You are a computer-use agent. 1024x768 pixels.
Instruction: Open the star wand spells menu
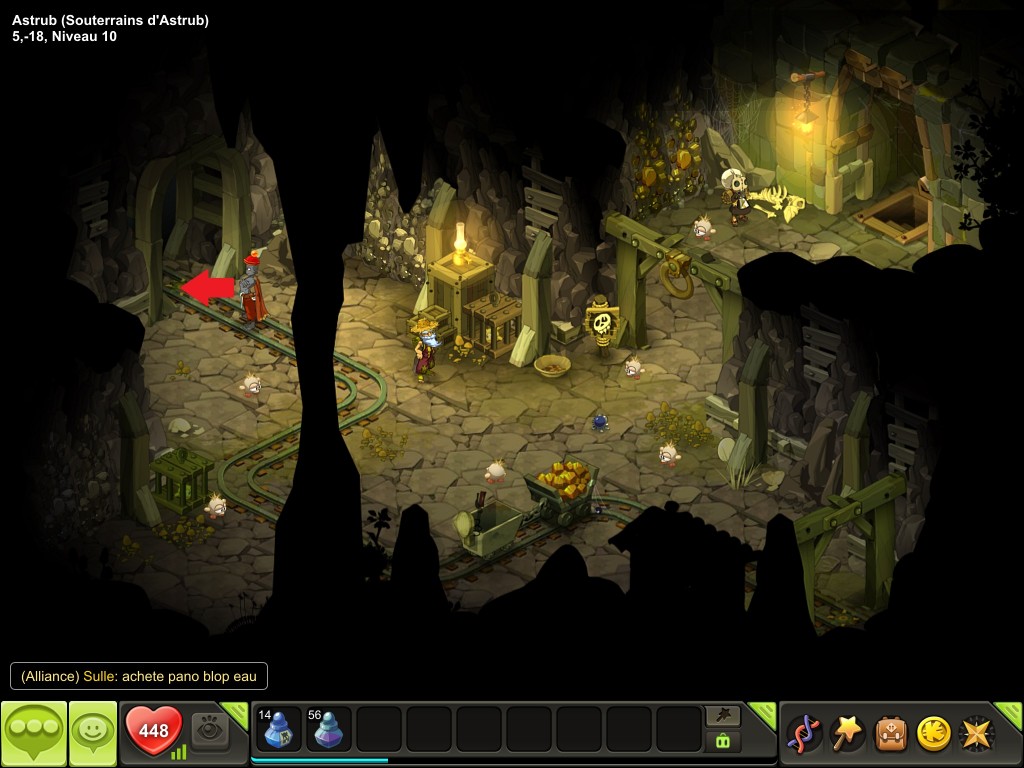pyautogui.click(x=847, y=733)
